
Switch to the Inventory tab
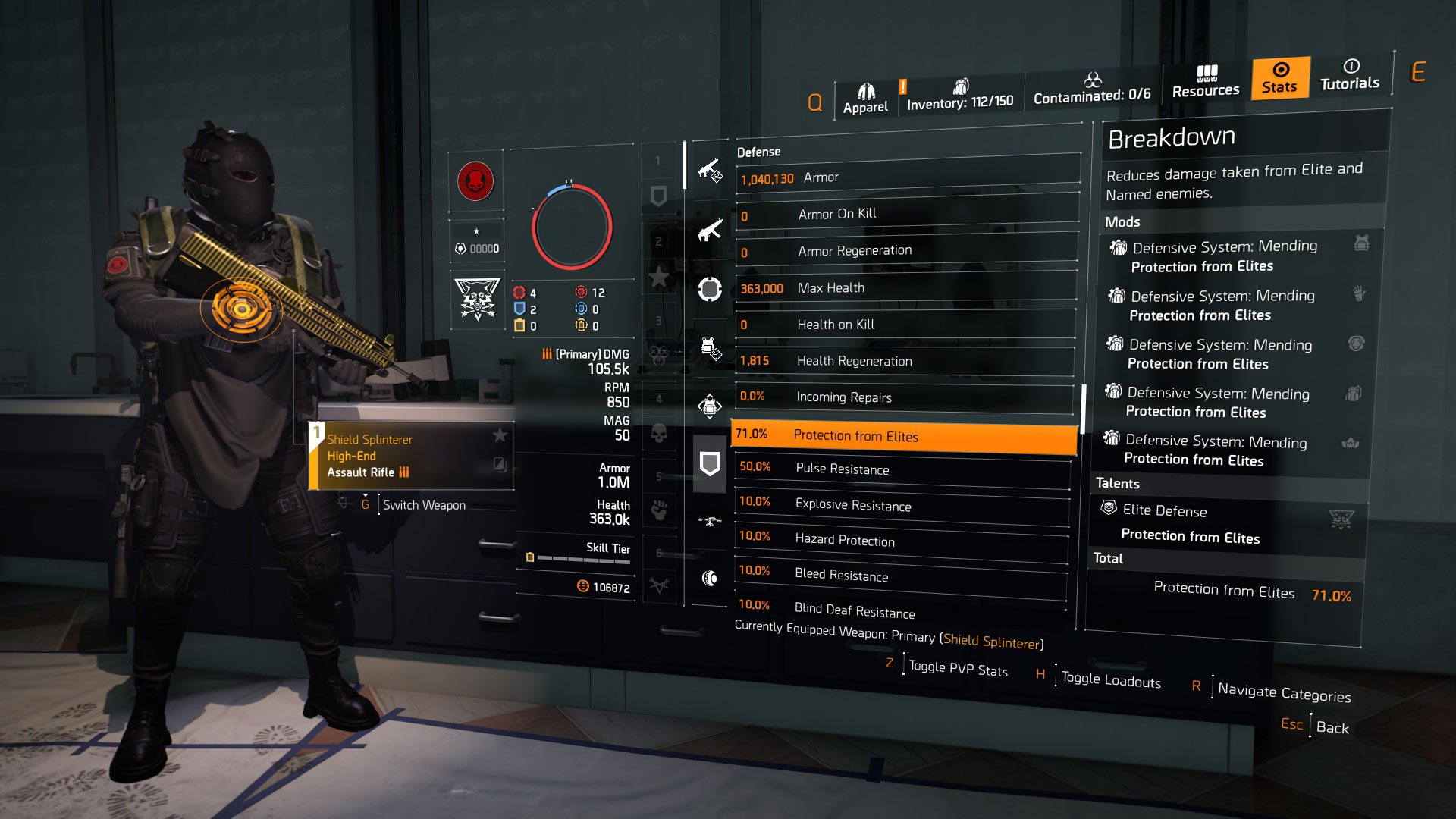[960, 96]
